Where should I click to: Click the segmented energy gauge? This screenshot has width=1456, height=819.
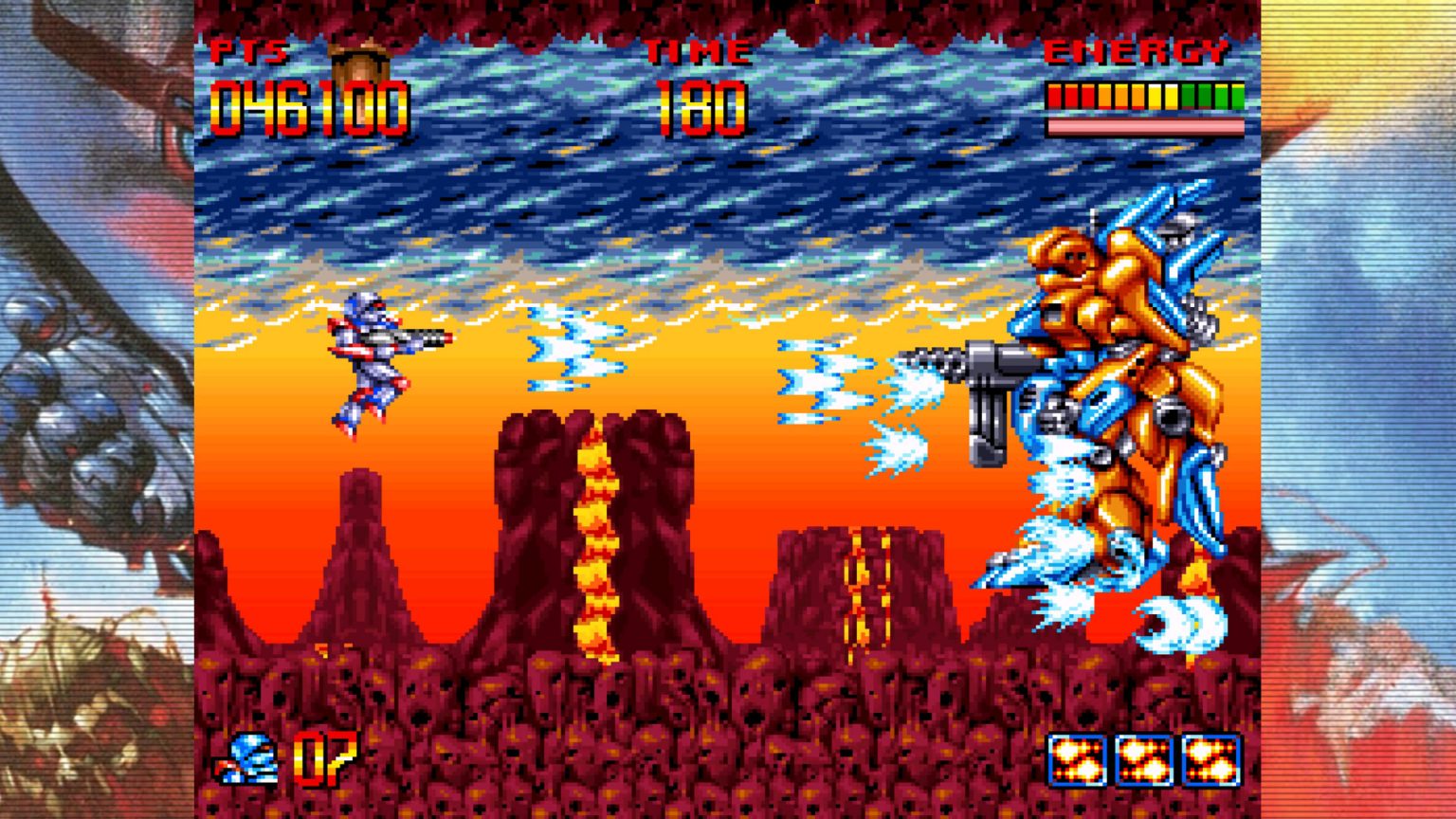1144,95
